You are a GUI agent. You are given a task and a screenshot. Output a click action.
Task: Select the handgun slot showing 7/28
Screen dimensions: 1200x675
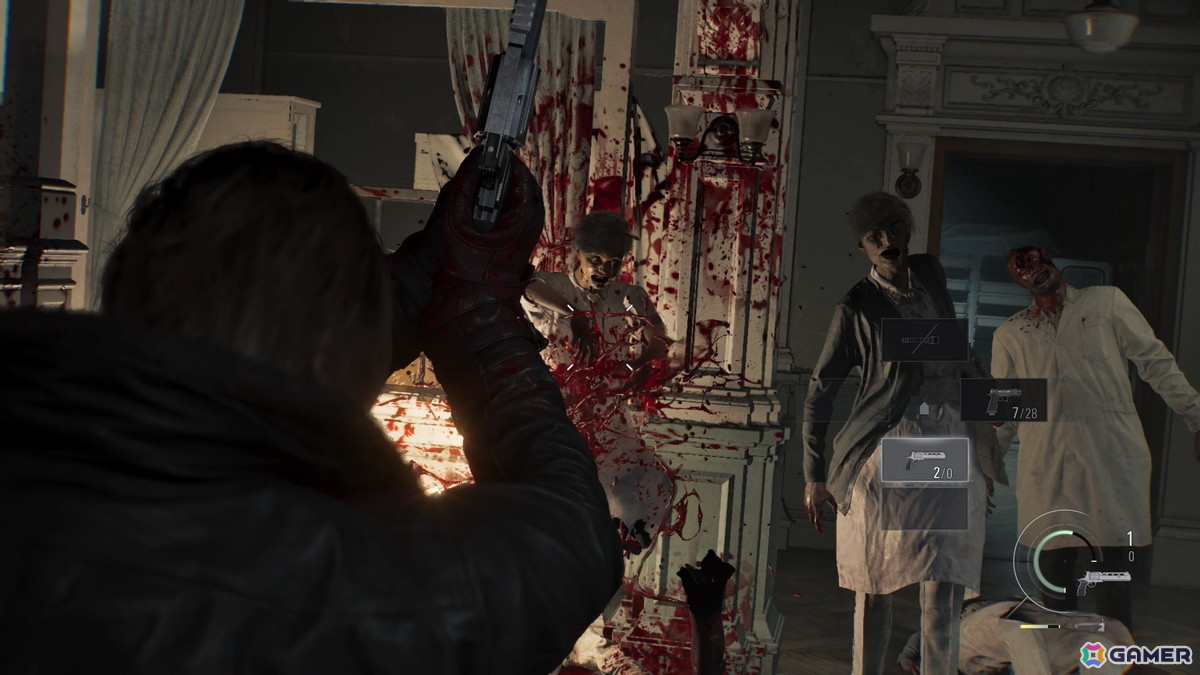click(1003, 399)
